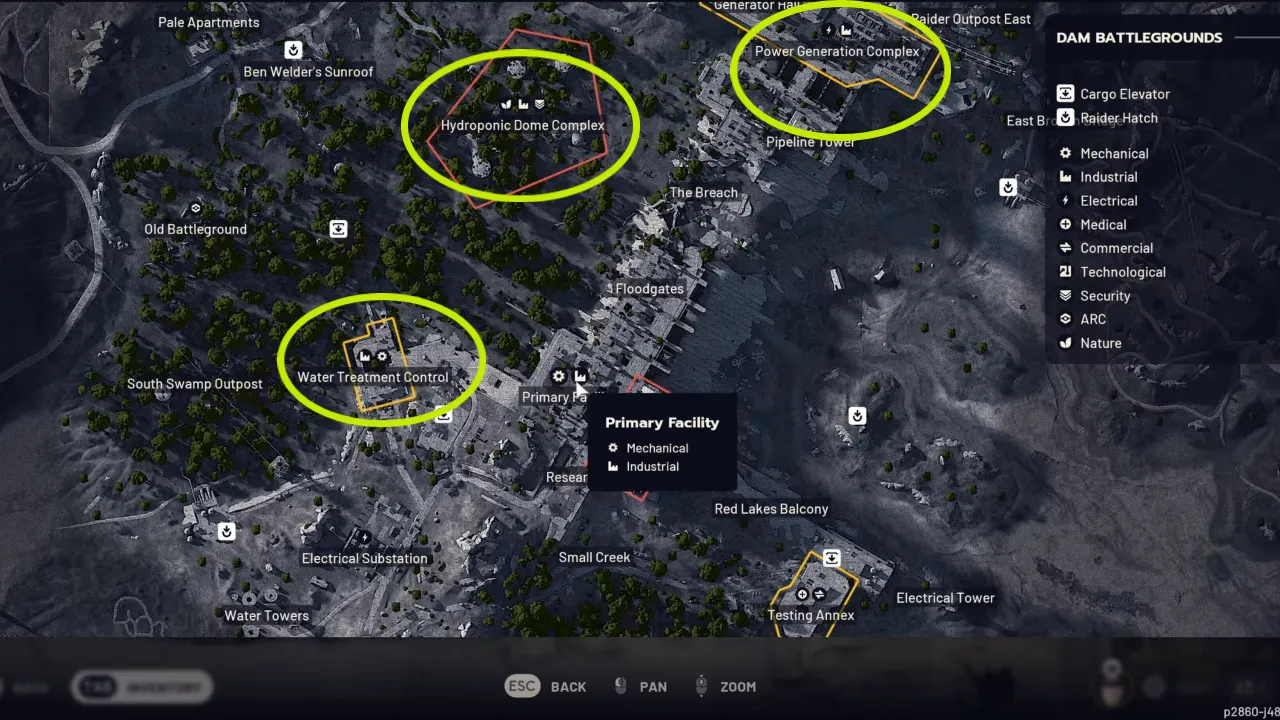
Task: Open inventory via the TAB INVENTORY button
Action: coord(140,687)
